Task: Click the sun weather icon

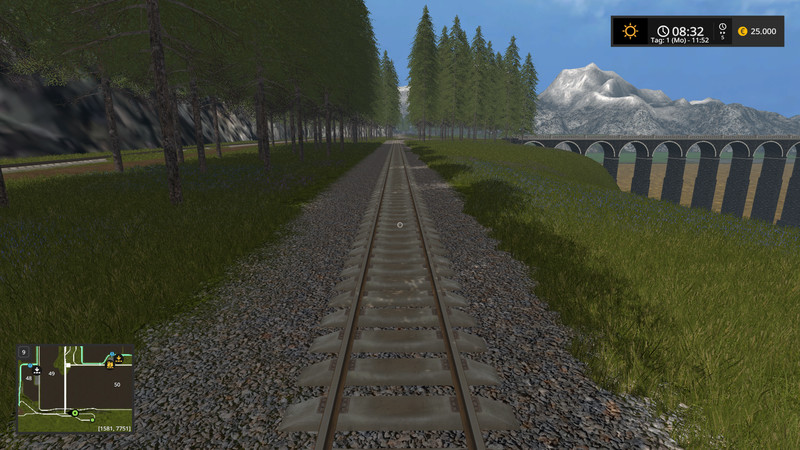Action: pos(629,31)
